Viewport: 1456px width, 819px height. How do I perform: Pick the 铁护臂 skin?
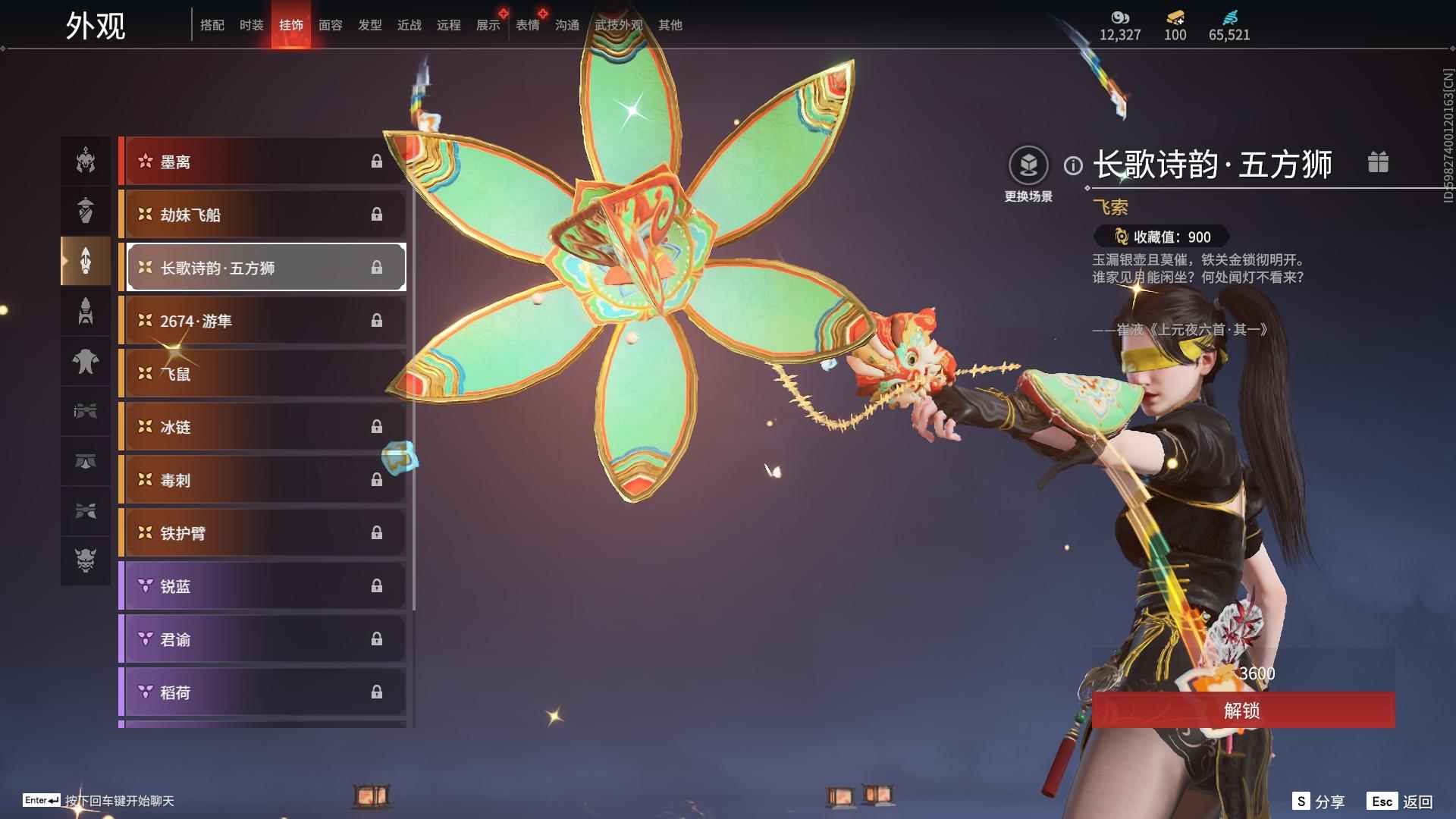262,533
